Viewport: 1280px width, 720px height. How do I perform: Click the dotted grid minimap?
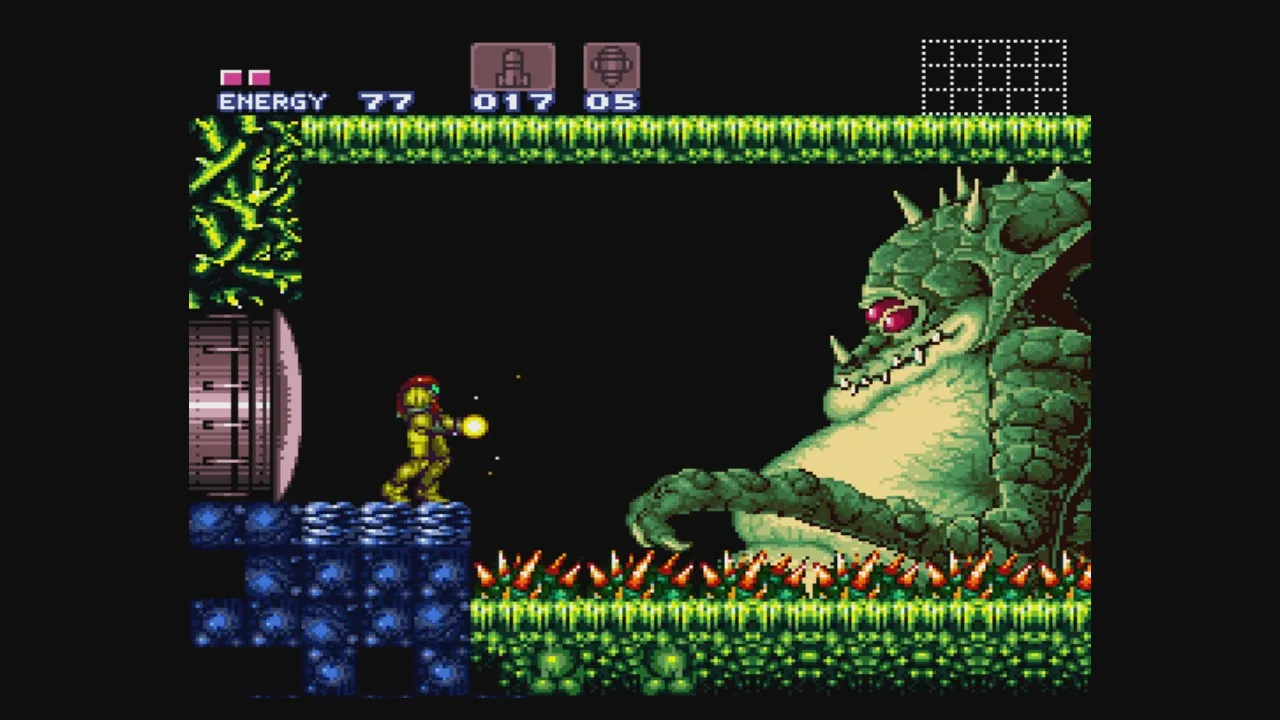tap(993, 77)
